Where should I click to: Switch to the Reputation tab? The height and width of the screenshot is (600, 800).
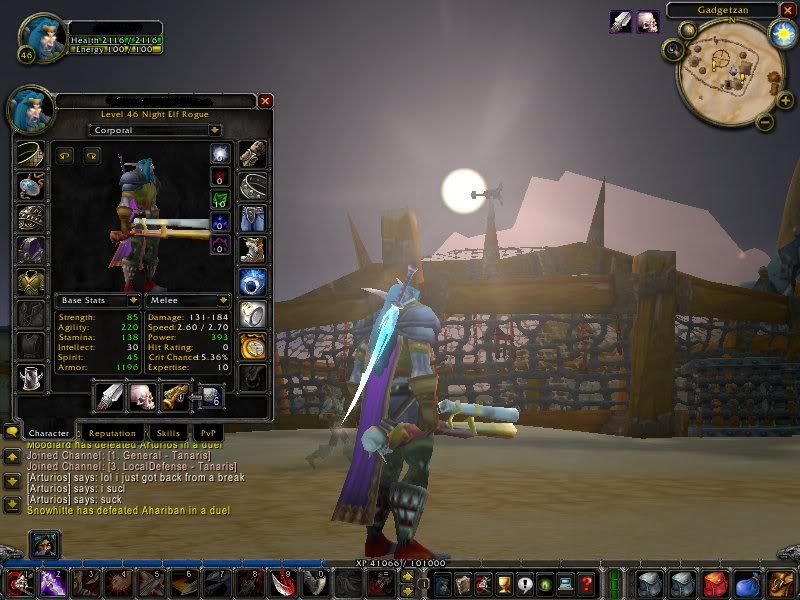tap(111, 433)
